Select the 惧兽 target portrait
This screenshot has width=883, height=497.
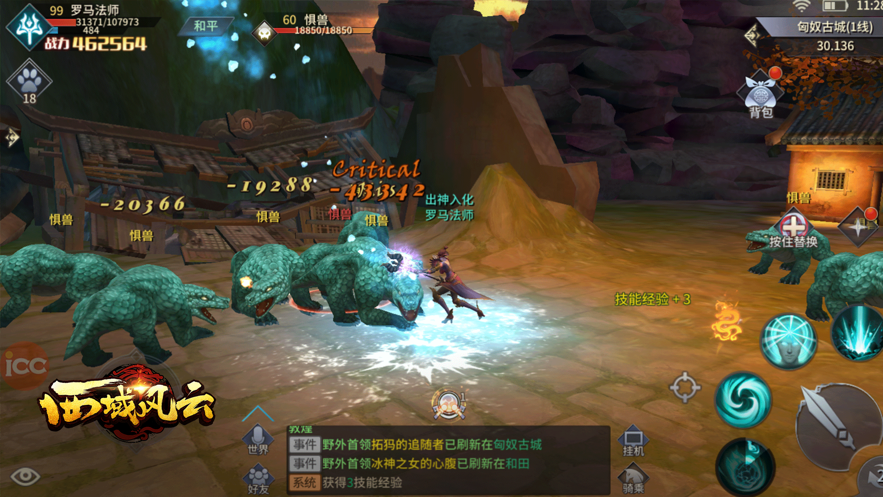pyautogui.click(x=264, y=32)
